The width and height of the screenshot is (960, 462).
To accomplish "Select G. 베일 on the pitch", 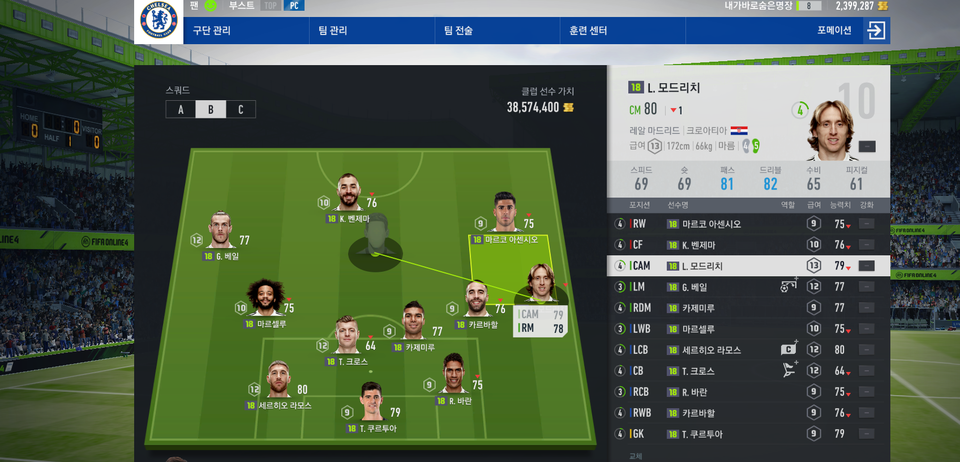I will (x=221, y=233).
